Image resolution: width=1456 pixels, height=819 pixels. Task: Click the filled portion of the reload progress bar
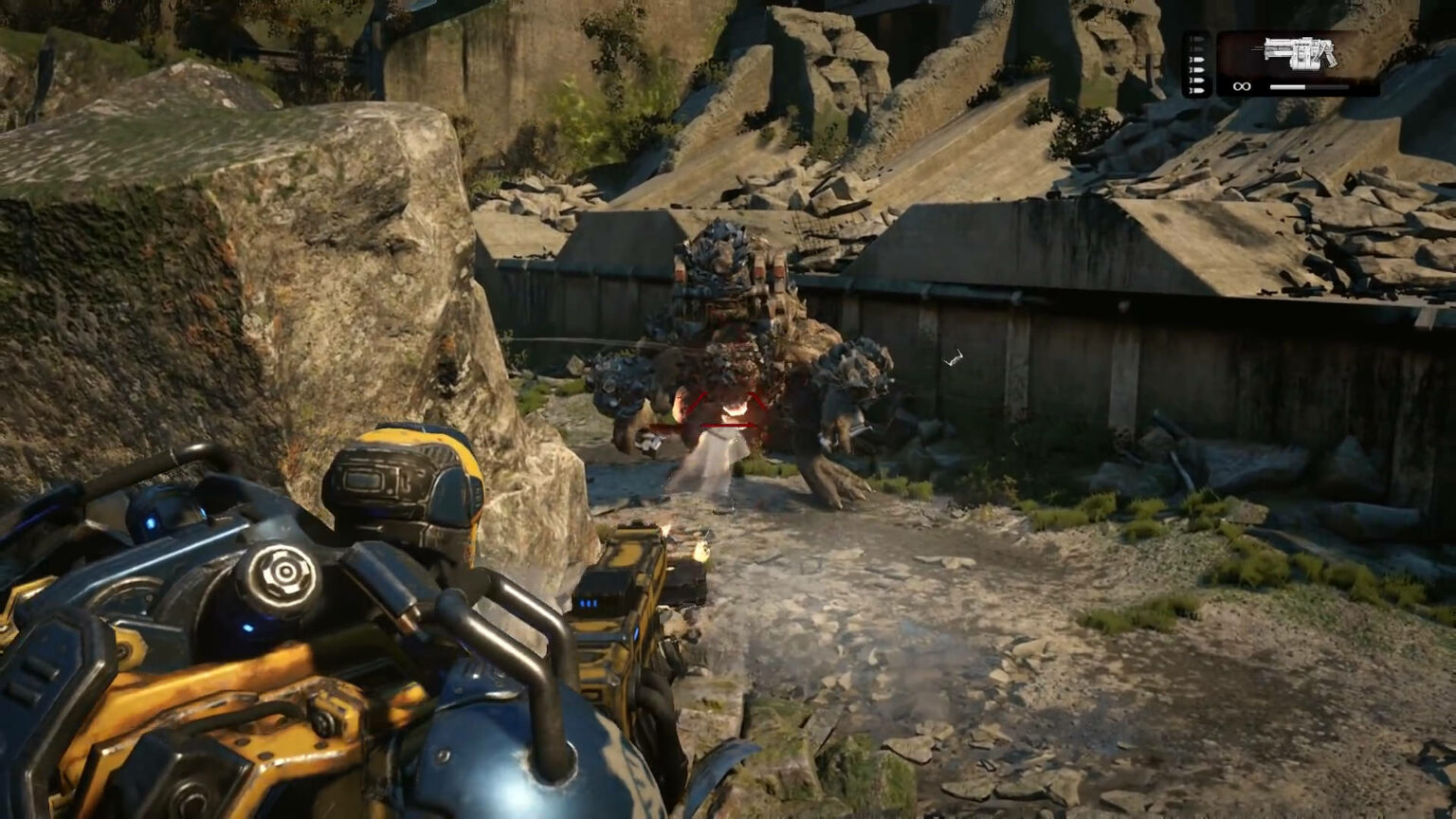pyautogui.click(x=1287, y=87)
